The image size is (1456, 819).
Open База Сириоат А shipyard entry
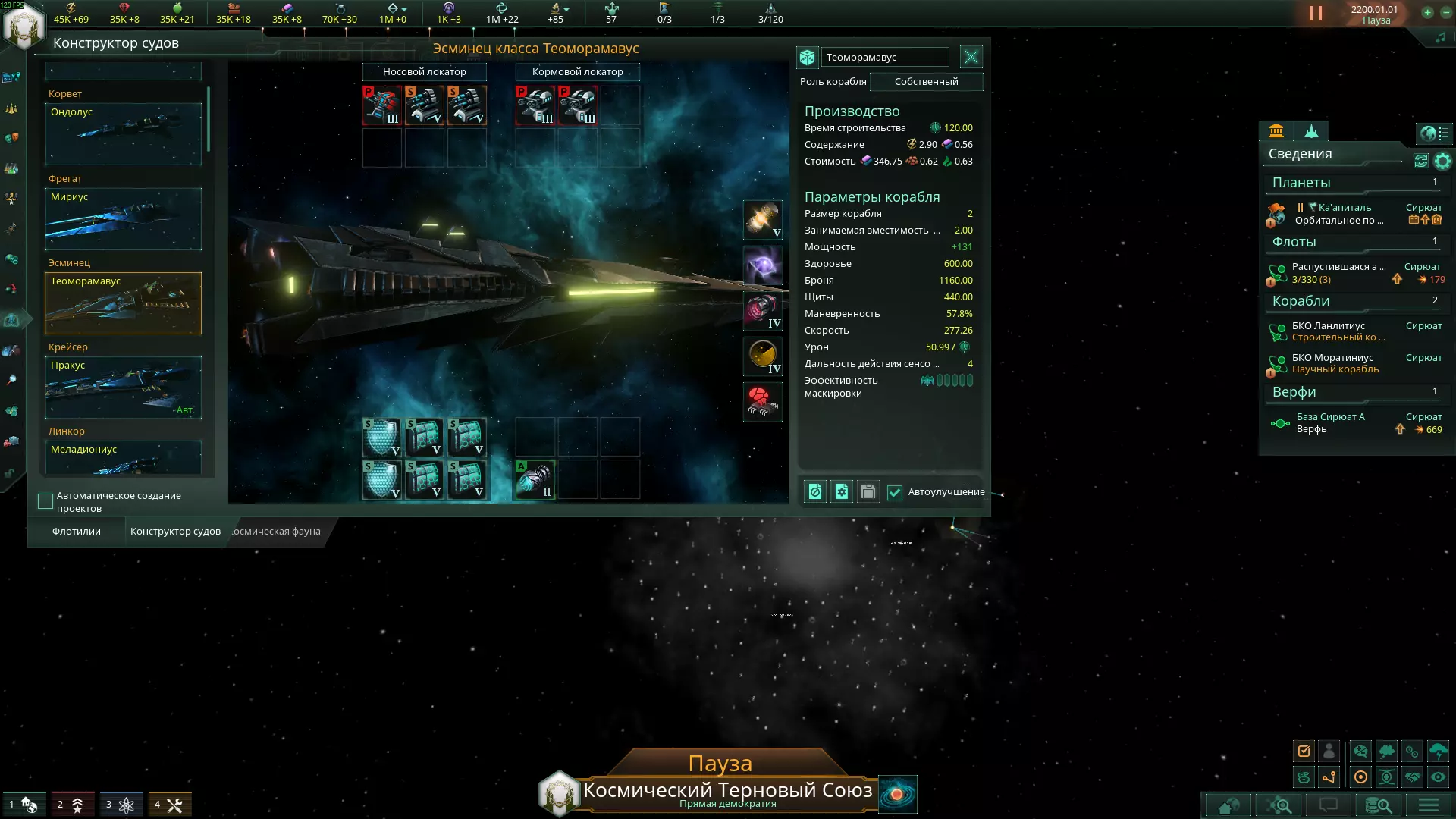tap(1330, 423)
